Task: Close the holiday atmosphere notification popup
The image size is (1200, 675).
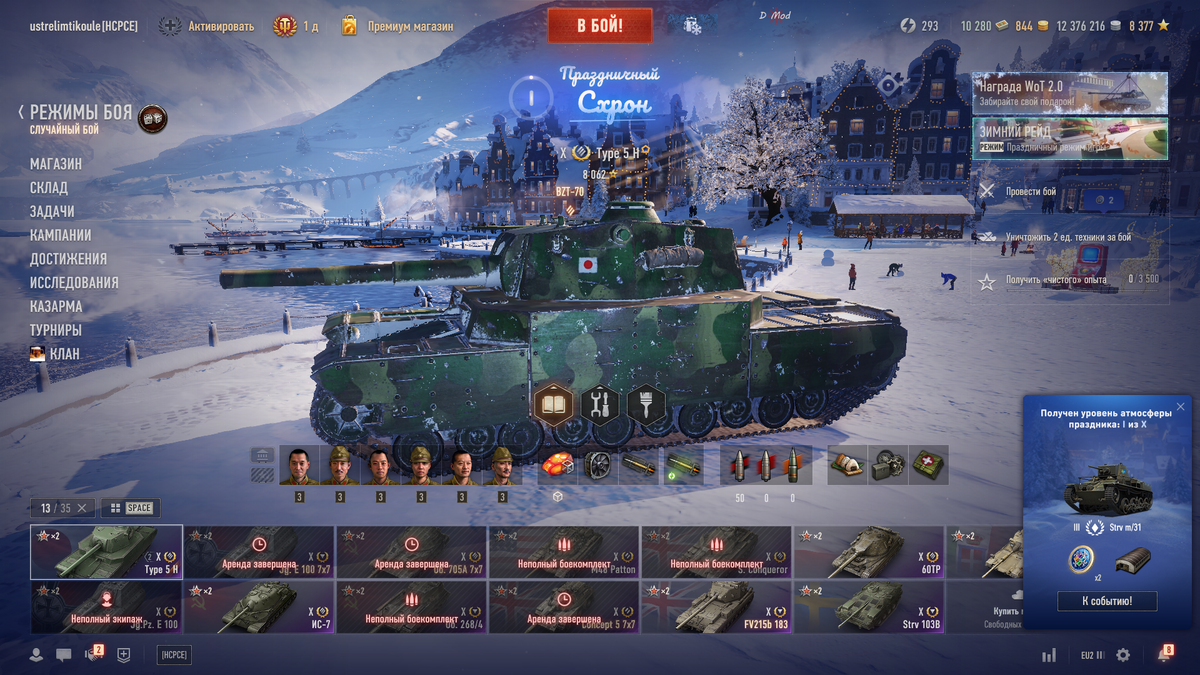Action: pos(1180,407)
